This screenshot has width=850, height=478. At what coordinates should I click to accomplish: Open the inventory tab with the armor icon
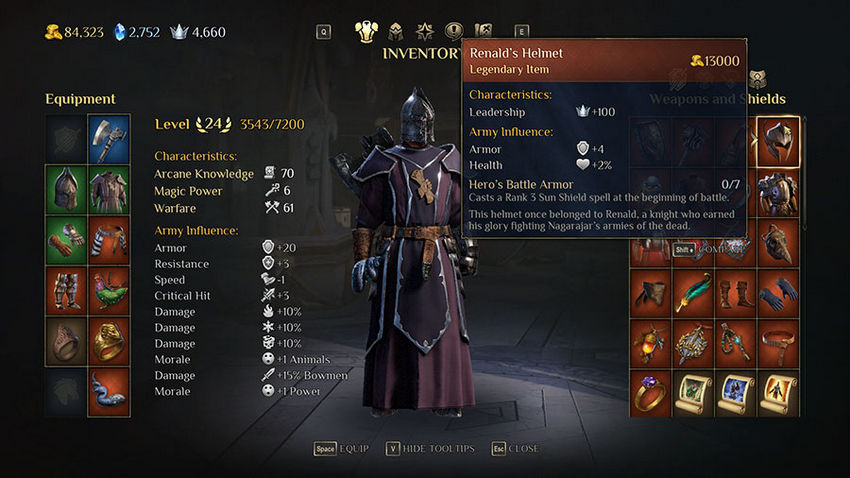366,31
